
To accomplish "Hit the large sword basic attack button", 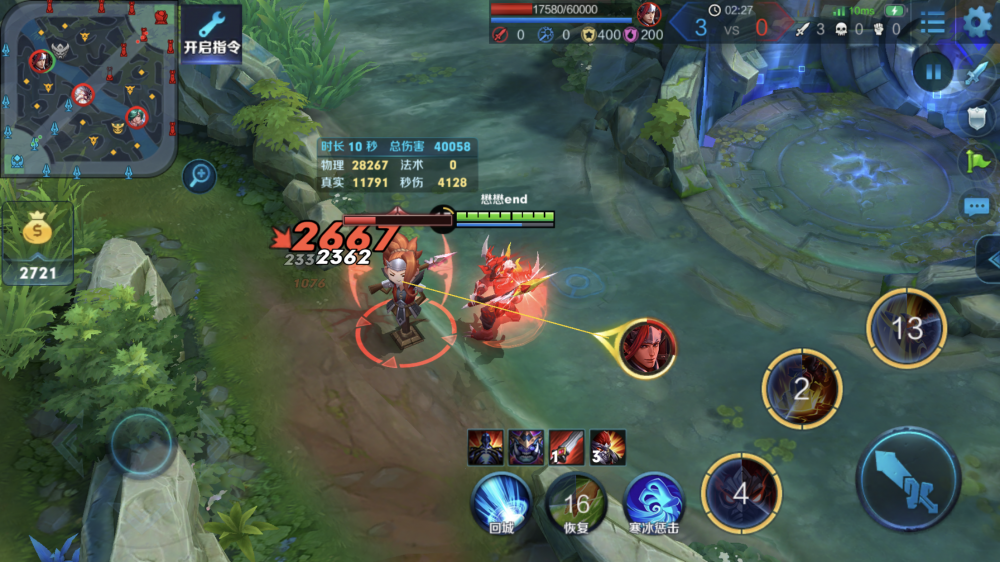I will 909,479.
